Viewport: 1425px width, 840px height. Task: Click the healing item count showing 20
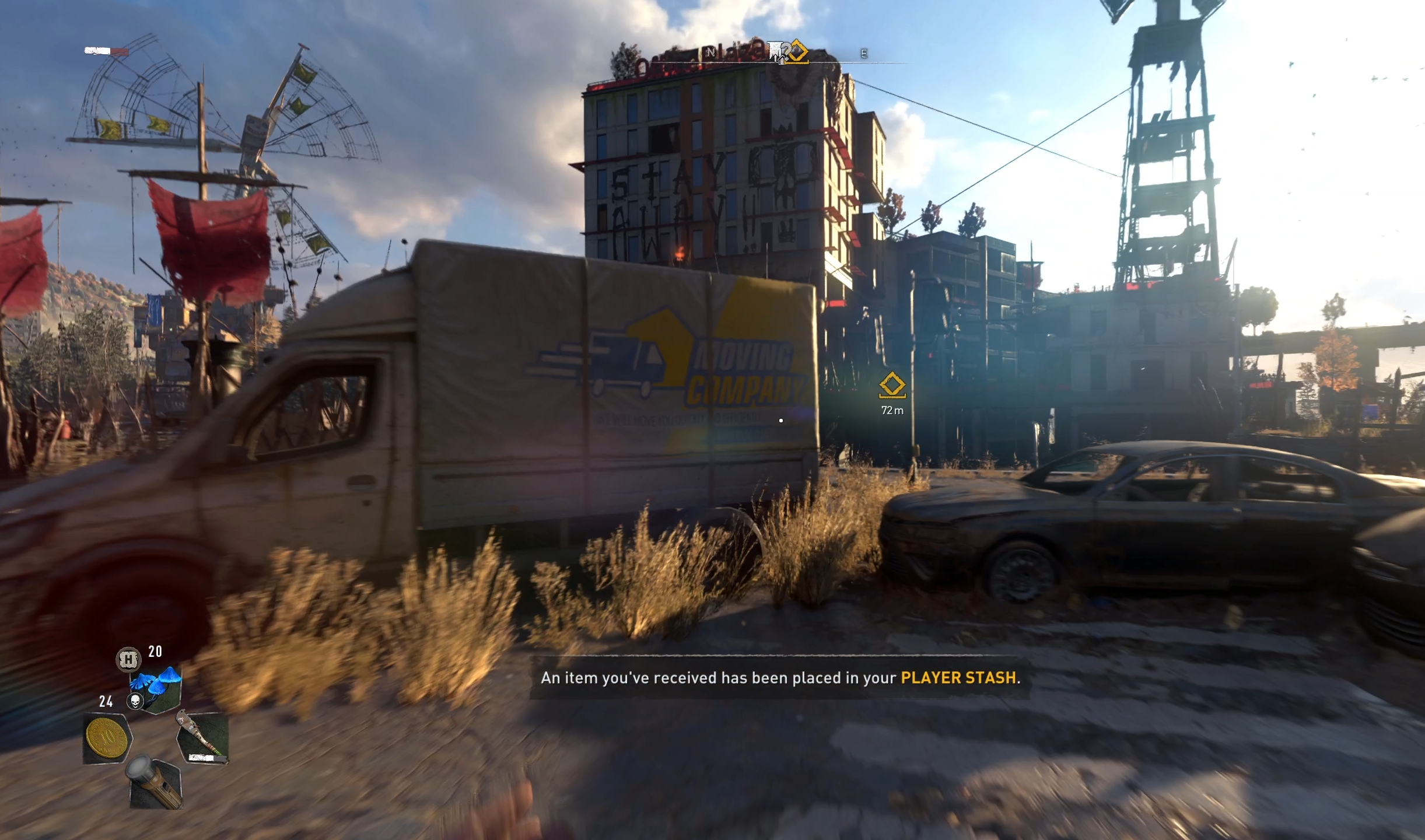pos(155,652)
